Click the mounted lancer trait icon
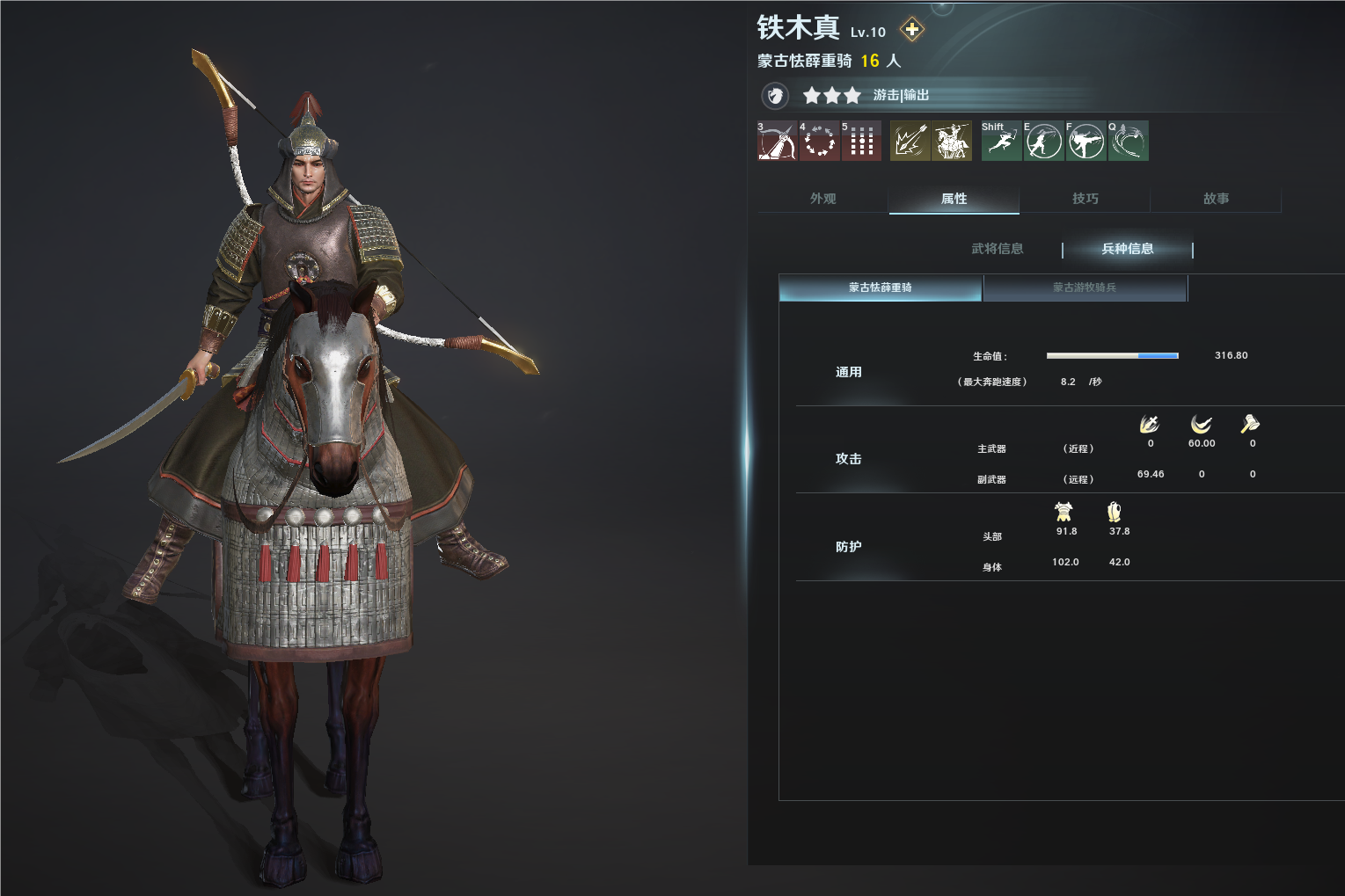 click(x=952, y=141)
